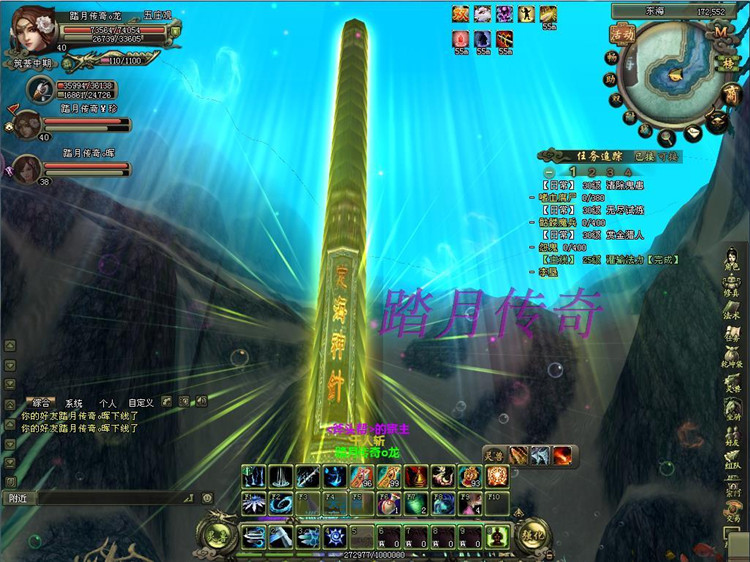Click the M map button by minimap
This screenshot has width=750, height=562.
(720, 31)
